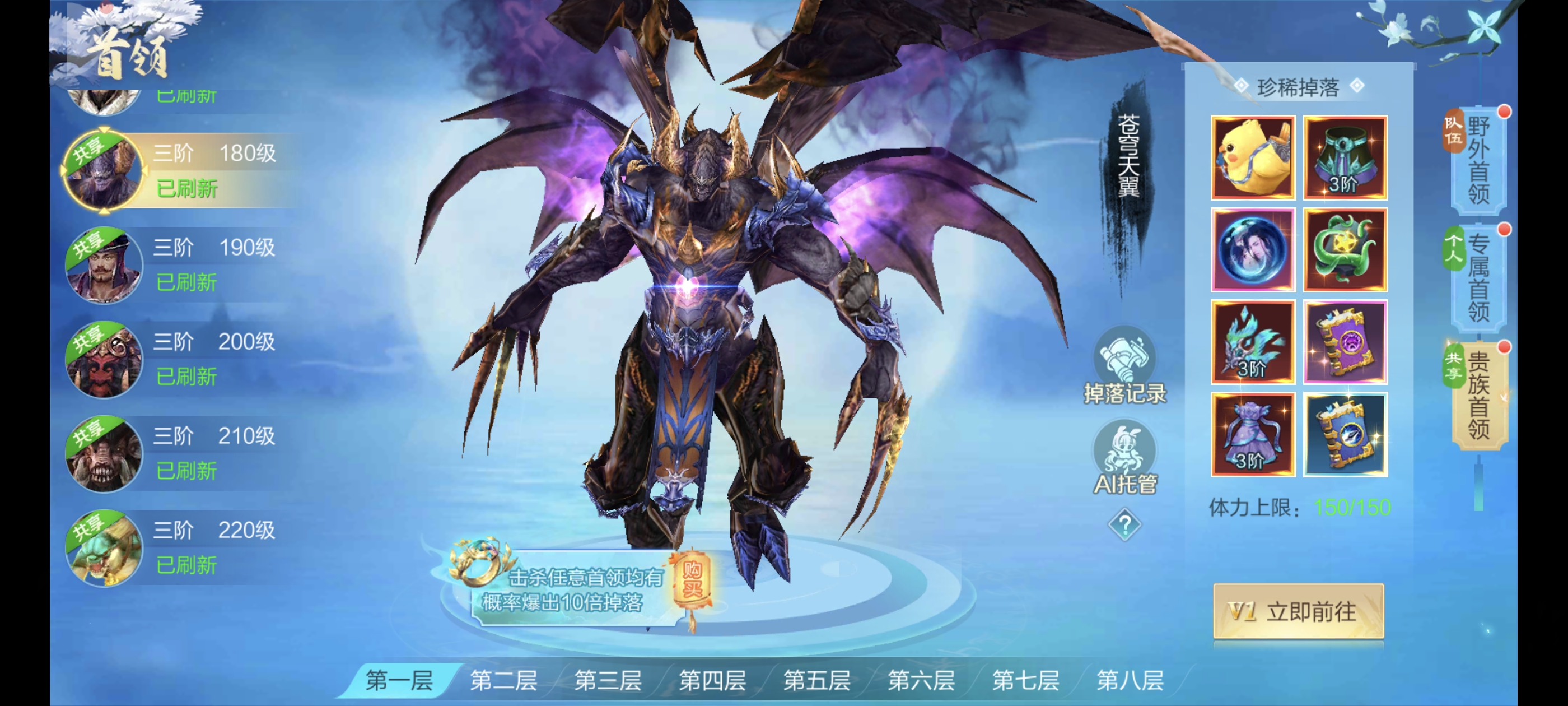Select the level 200 red-masked boss
The height and width of the screenshot is (706, 1568).
pyautogui.click(x=183, y=359)
